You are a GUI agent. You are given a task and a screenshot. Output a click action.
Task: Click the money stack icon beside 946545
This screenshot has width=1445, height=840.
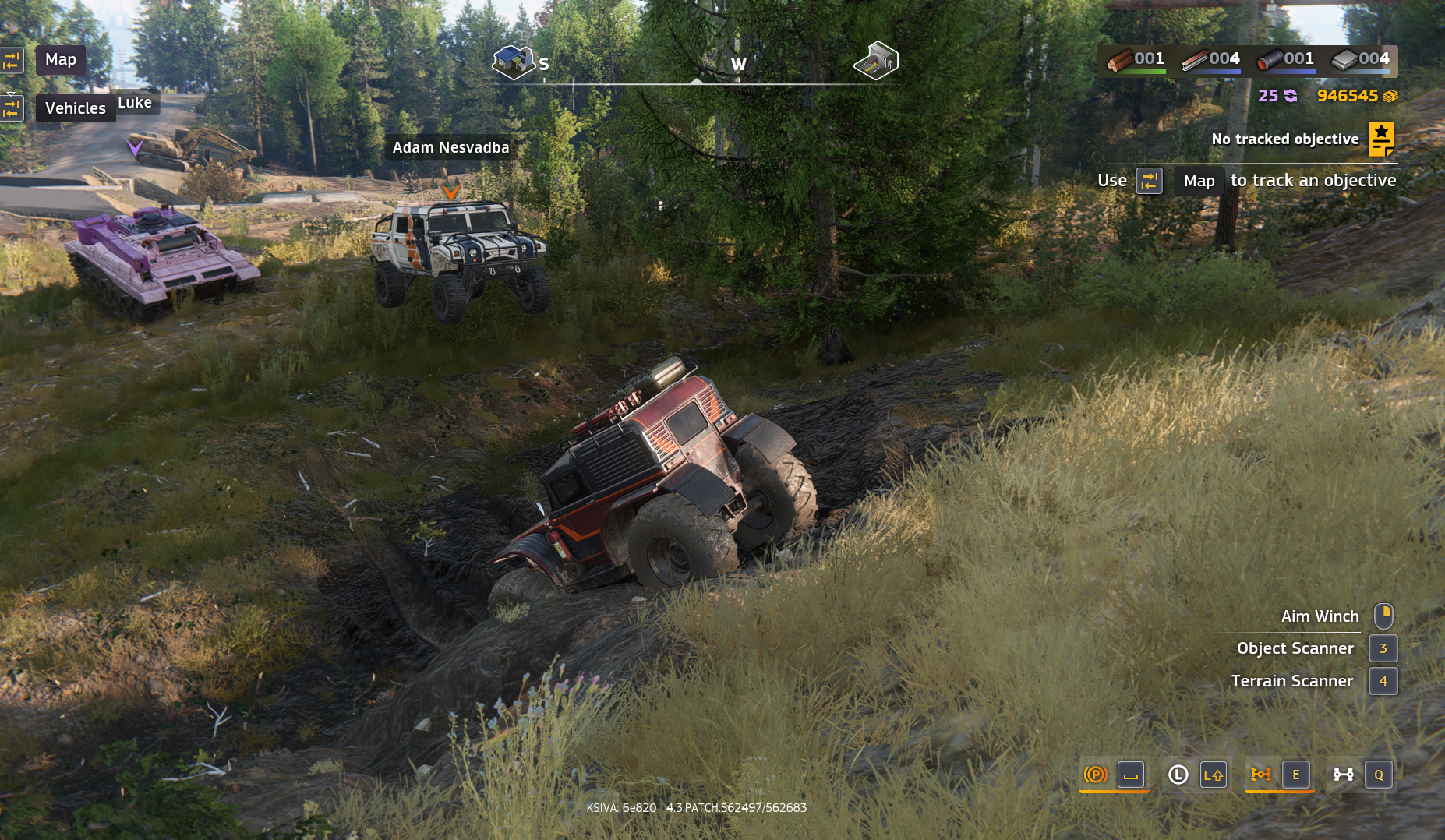pyautogui.click(x=1390, y=96)
